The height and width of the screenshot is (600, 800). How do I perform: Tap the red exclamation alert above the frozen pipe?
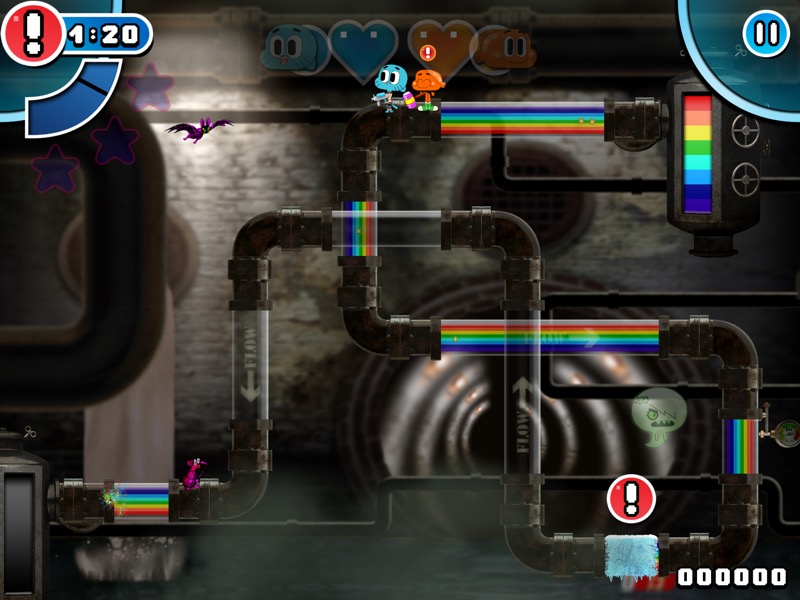click(x=631, y=497)
